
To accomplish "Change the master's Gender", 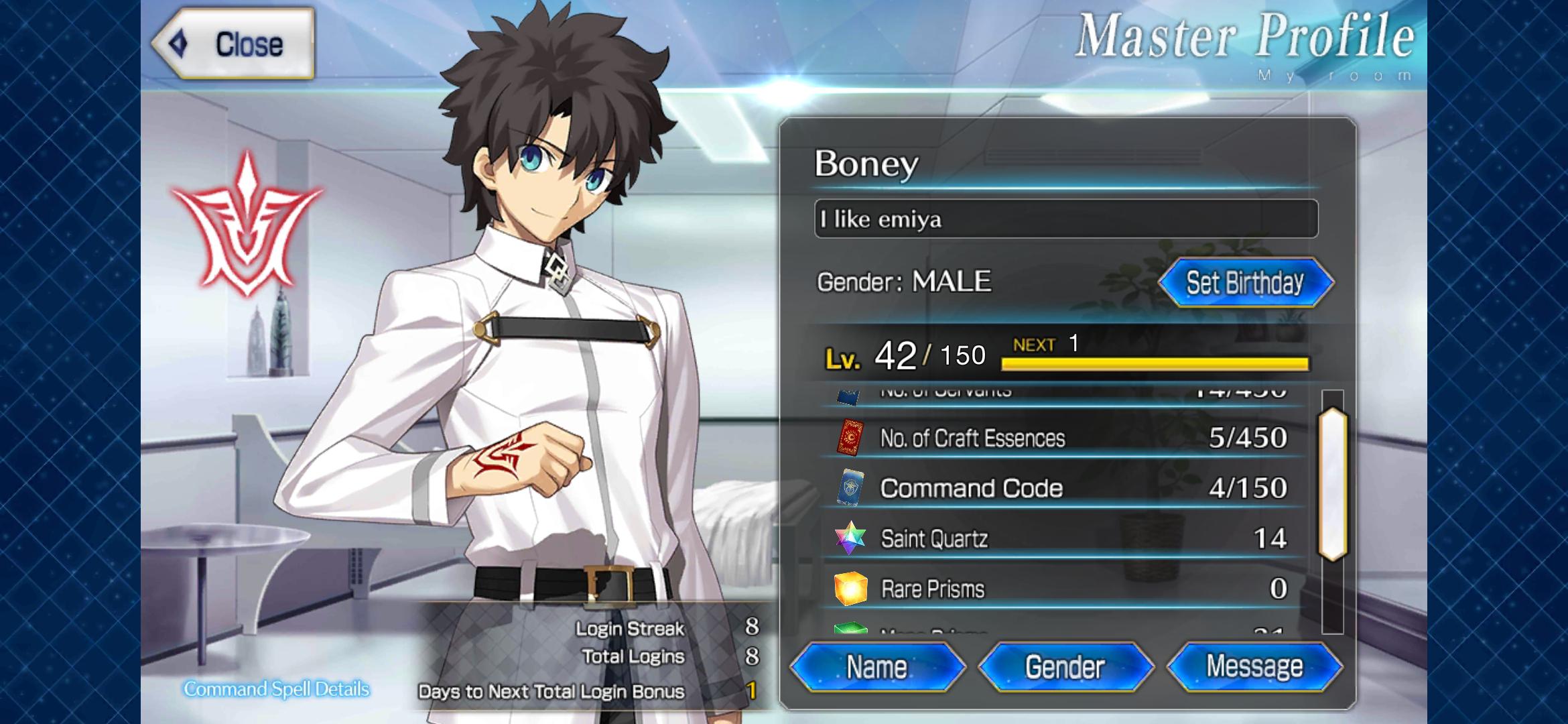I will pos(1065,667).
